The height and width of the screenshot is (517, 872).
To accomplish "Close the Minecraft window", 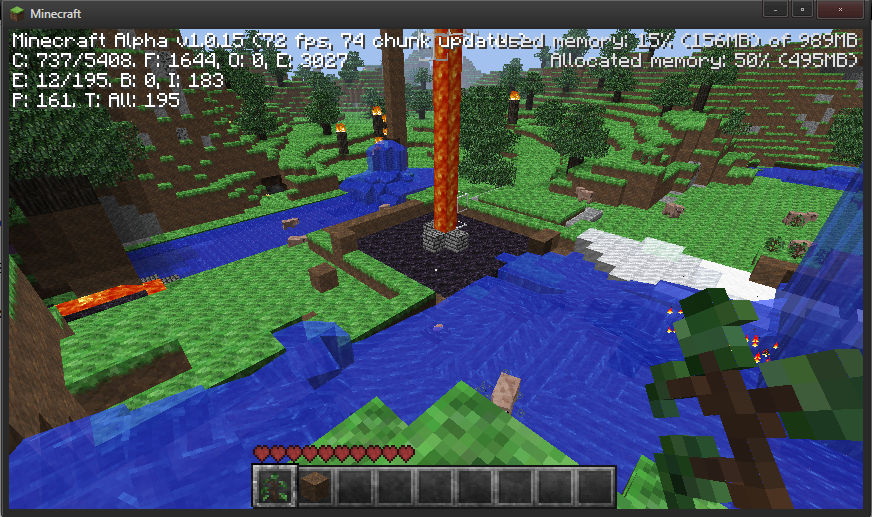I will click(x=838, y=9).
